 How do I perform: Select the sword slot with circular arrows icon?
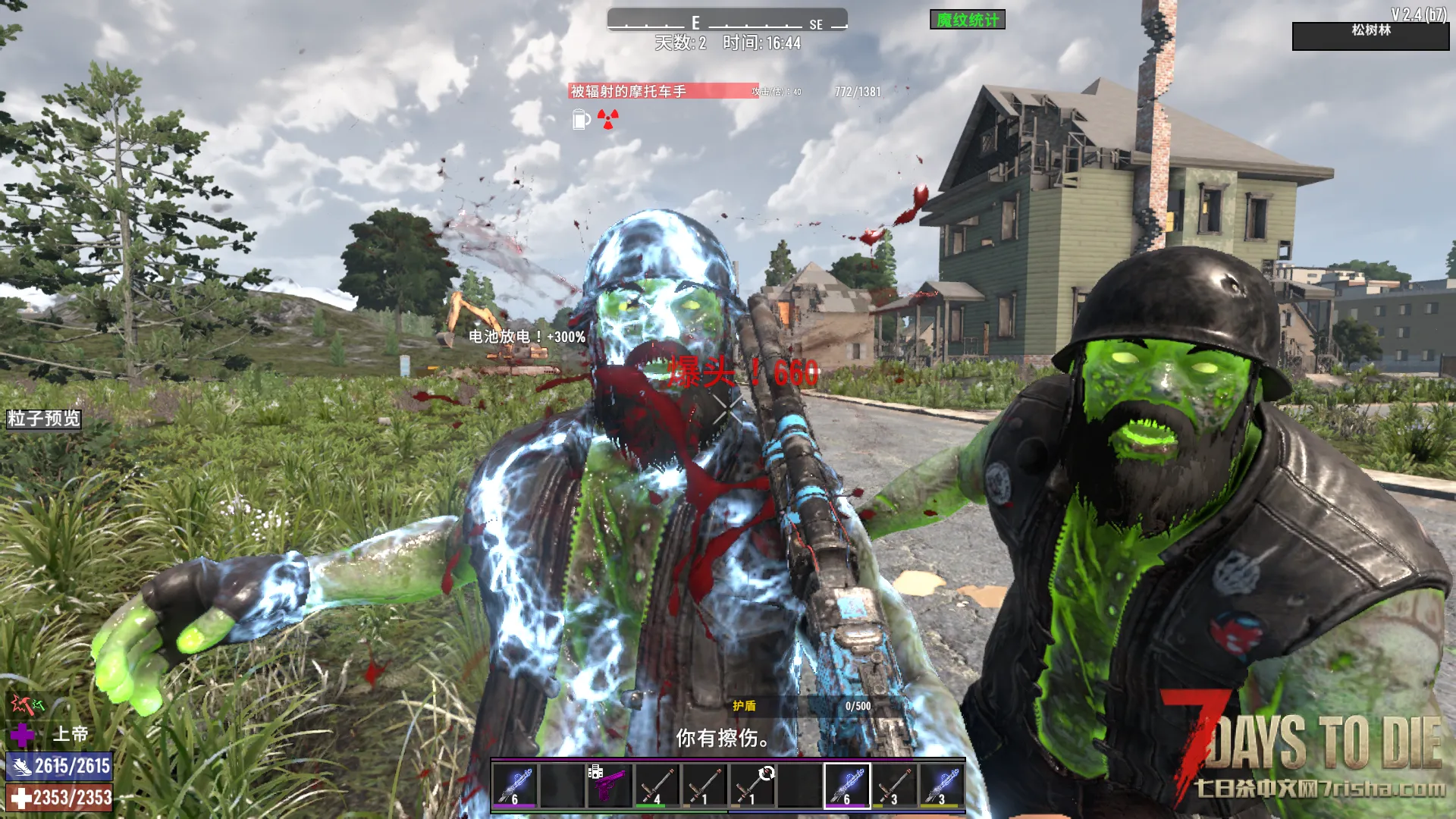(x=752, y=784)
